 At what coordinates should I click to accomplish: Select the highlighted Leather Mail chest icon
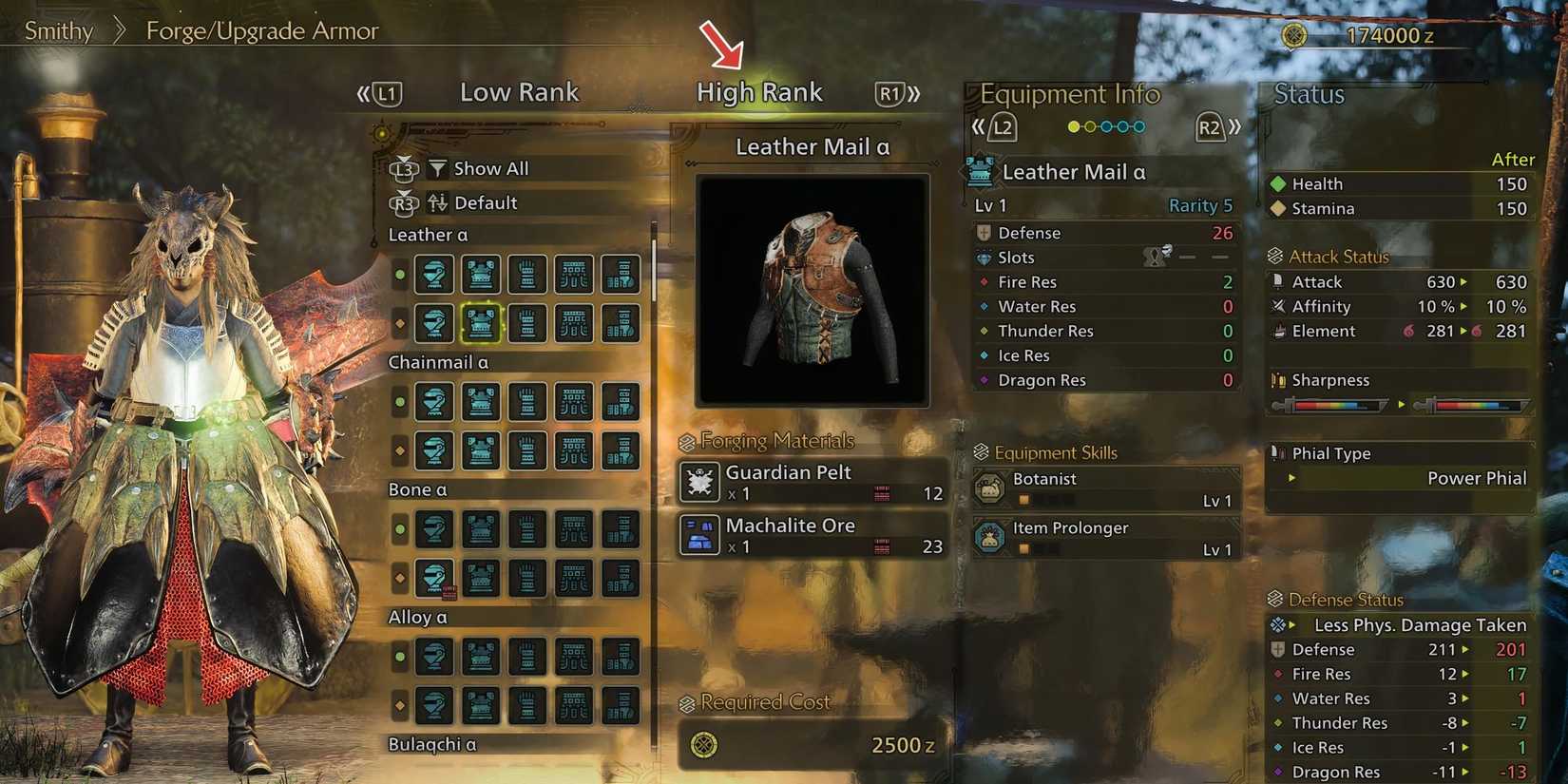[480, 323]
